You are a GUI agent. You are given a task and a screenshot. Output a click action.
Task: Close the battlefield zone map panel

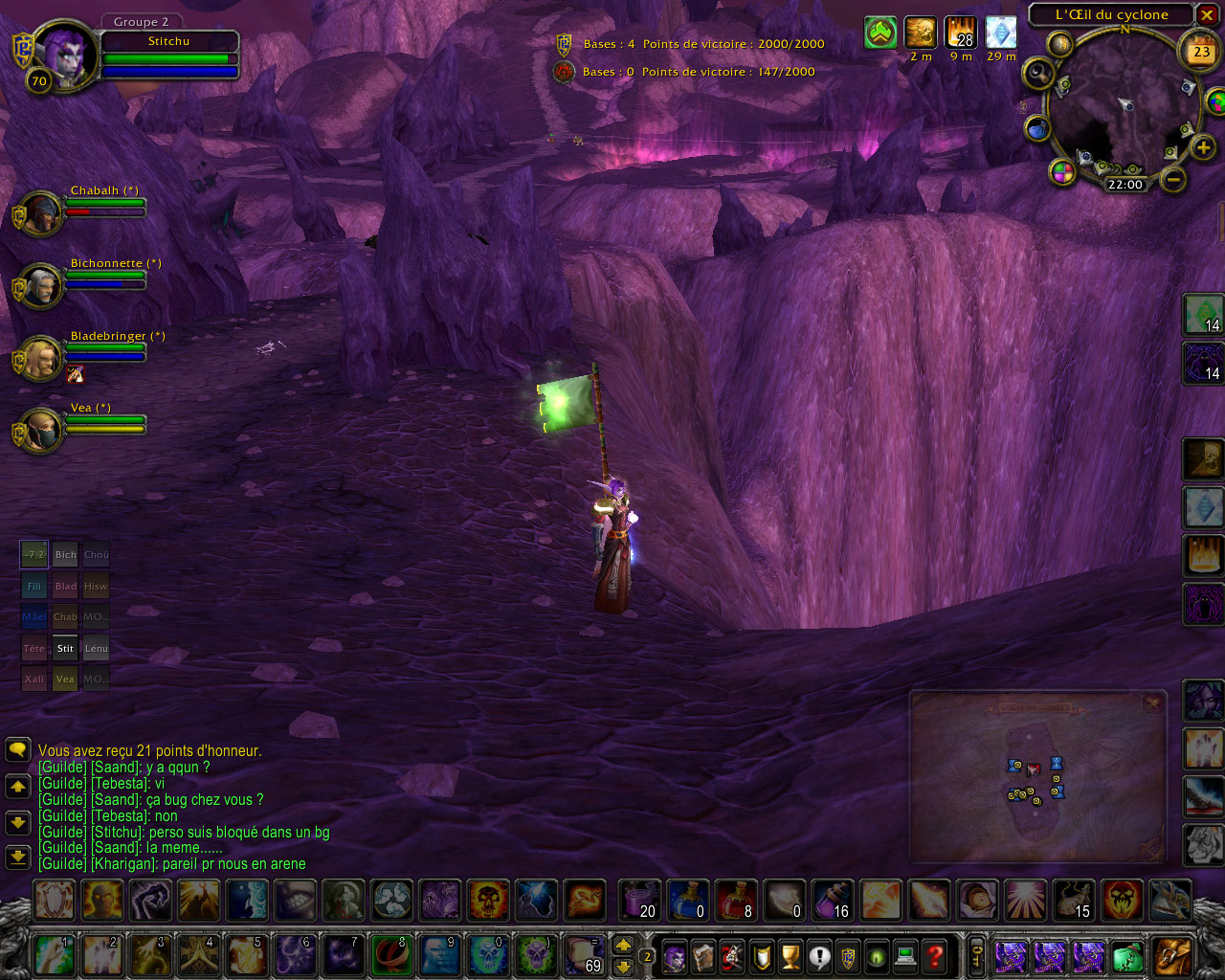point(1153,703)
